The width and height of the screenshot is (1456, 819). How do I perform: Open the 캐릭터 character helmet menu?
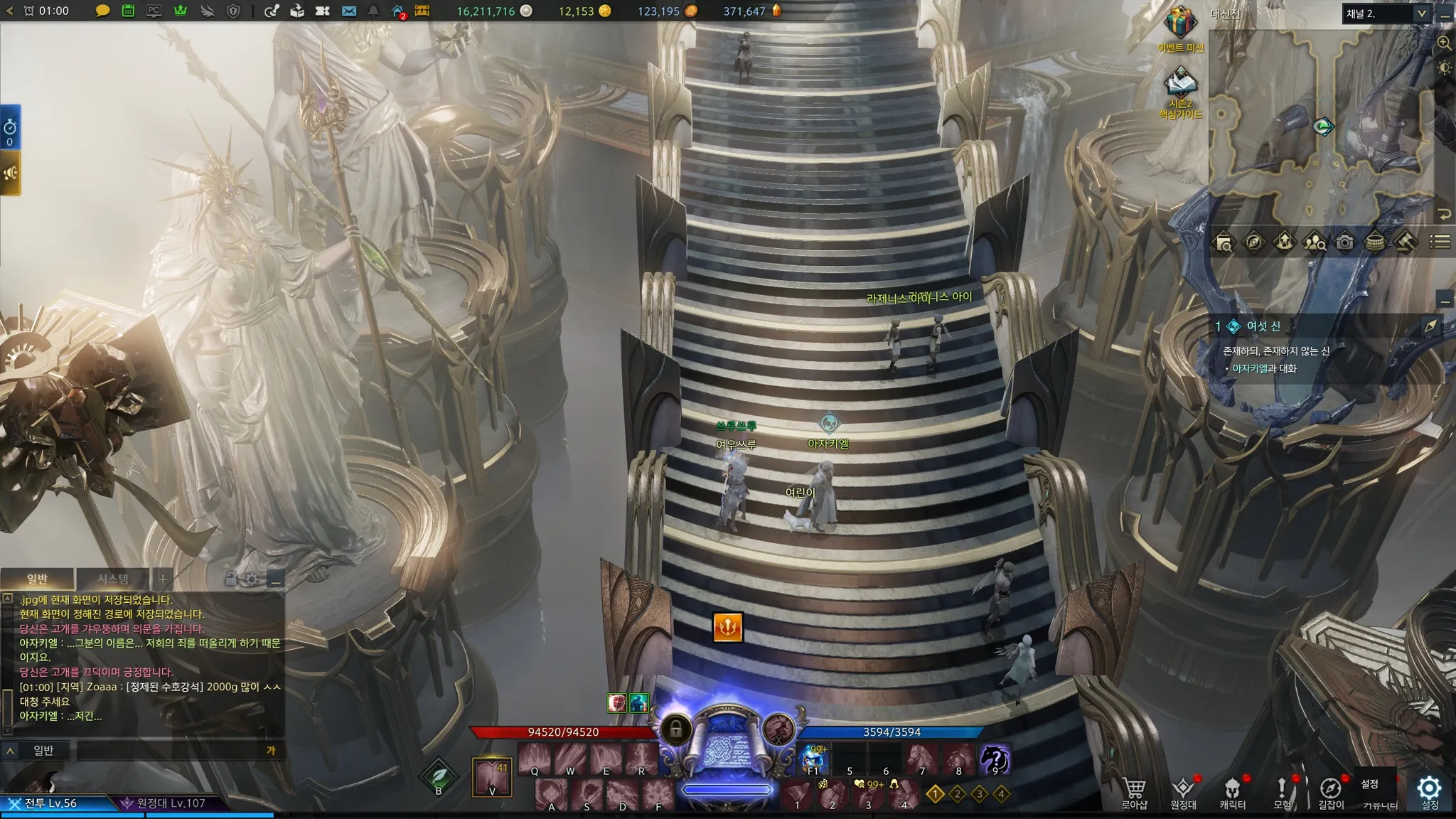coord(1232,791)
